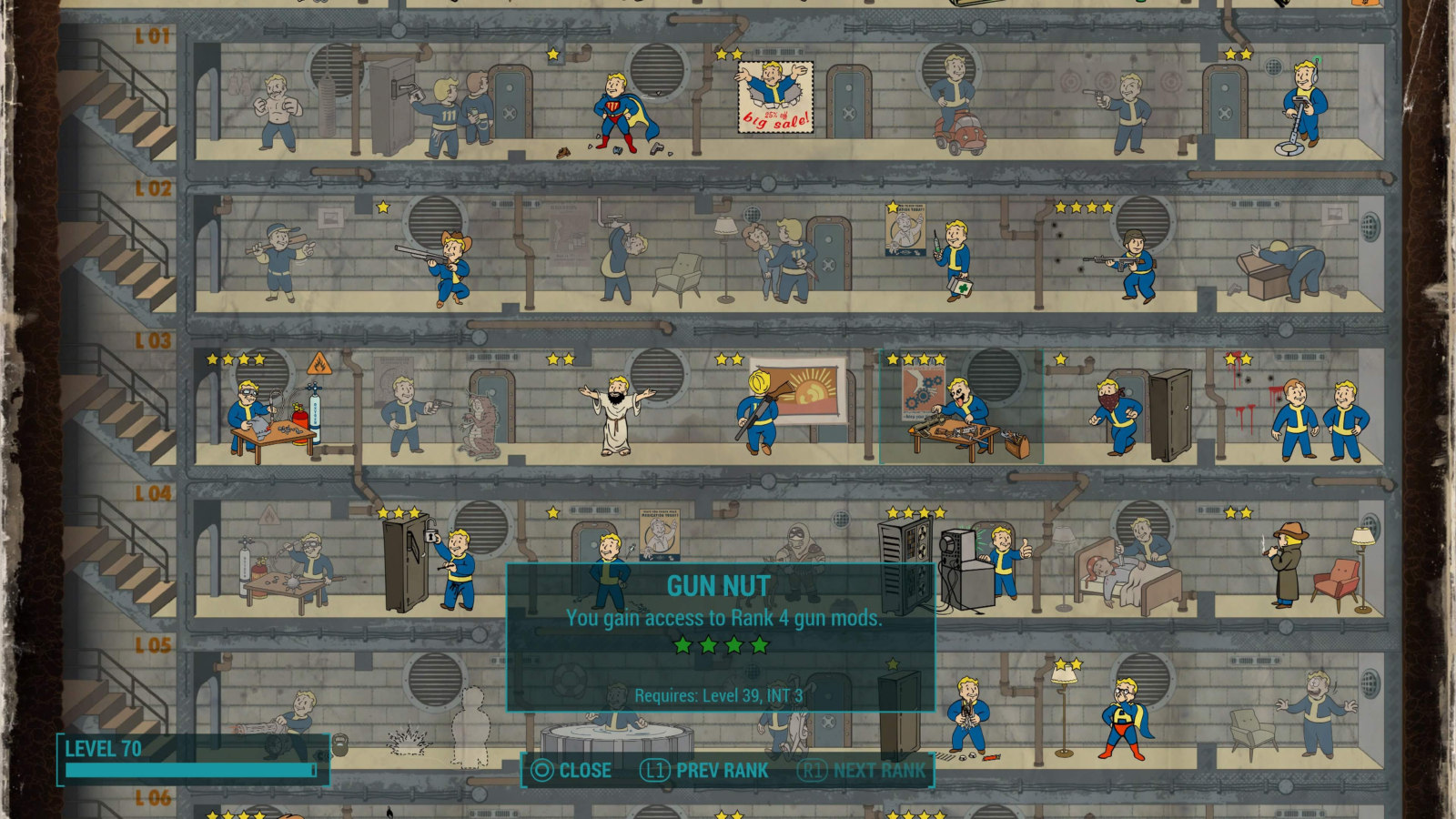Image resolution: width=1456 pixels, height=819 pixels.
Task: Open the Medic perk holding the syringe
Action: (x=955, y=255)
